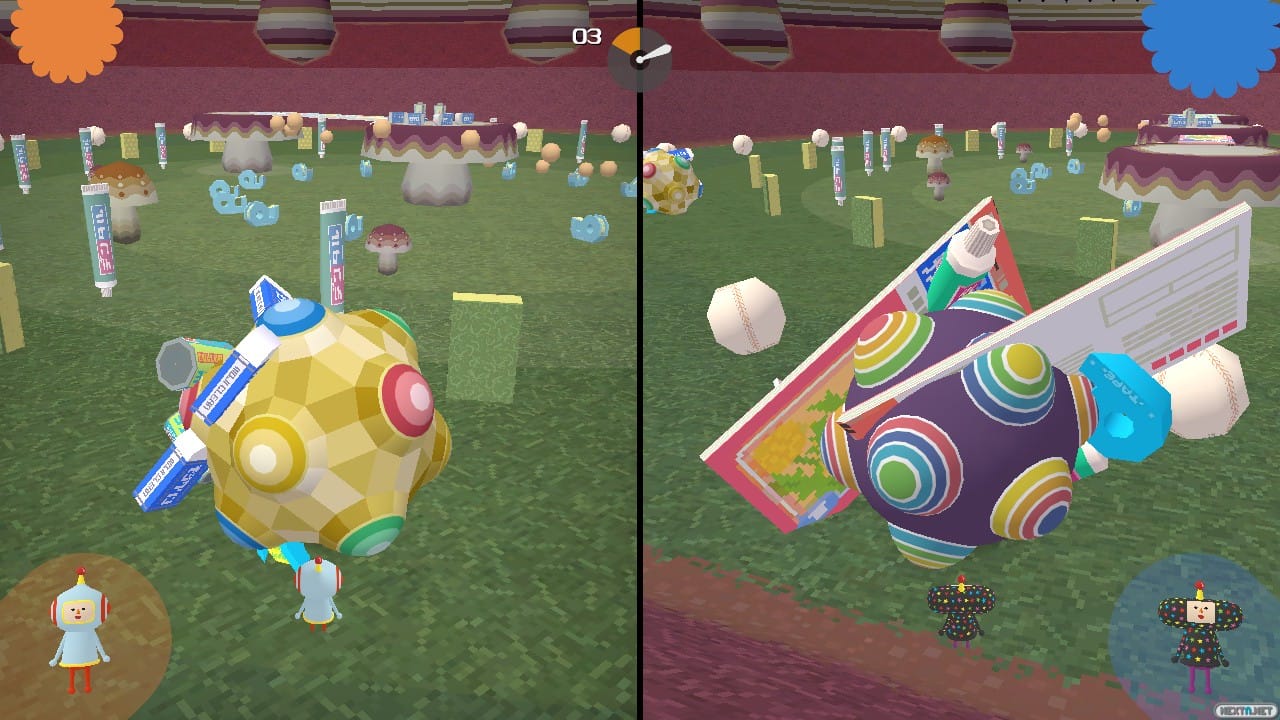Click the '03' countdown number
This screenshot has width=1280, height=720.
coord(586,37)
